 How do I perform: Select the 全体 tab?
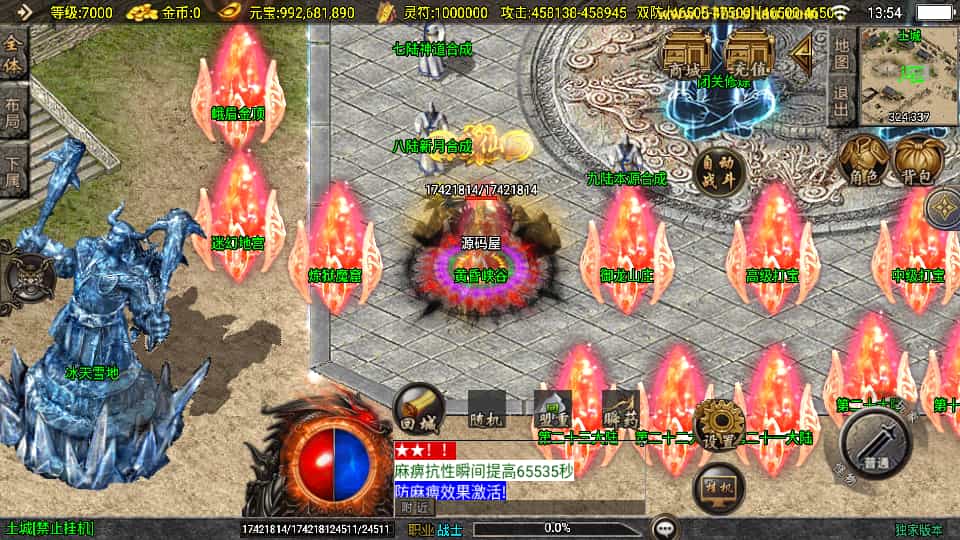pos(13,50)
